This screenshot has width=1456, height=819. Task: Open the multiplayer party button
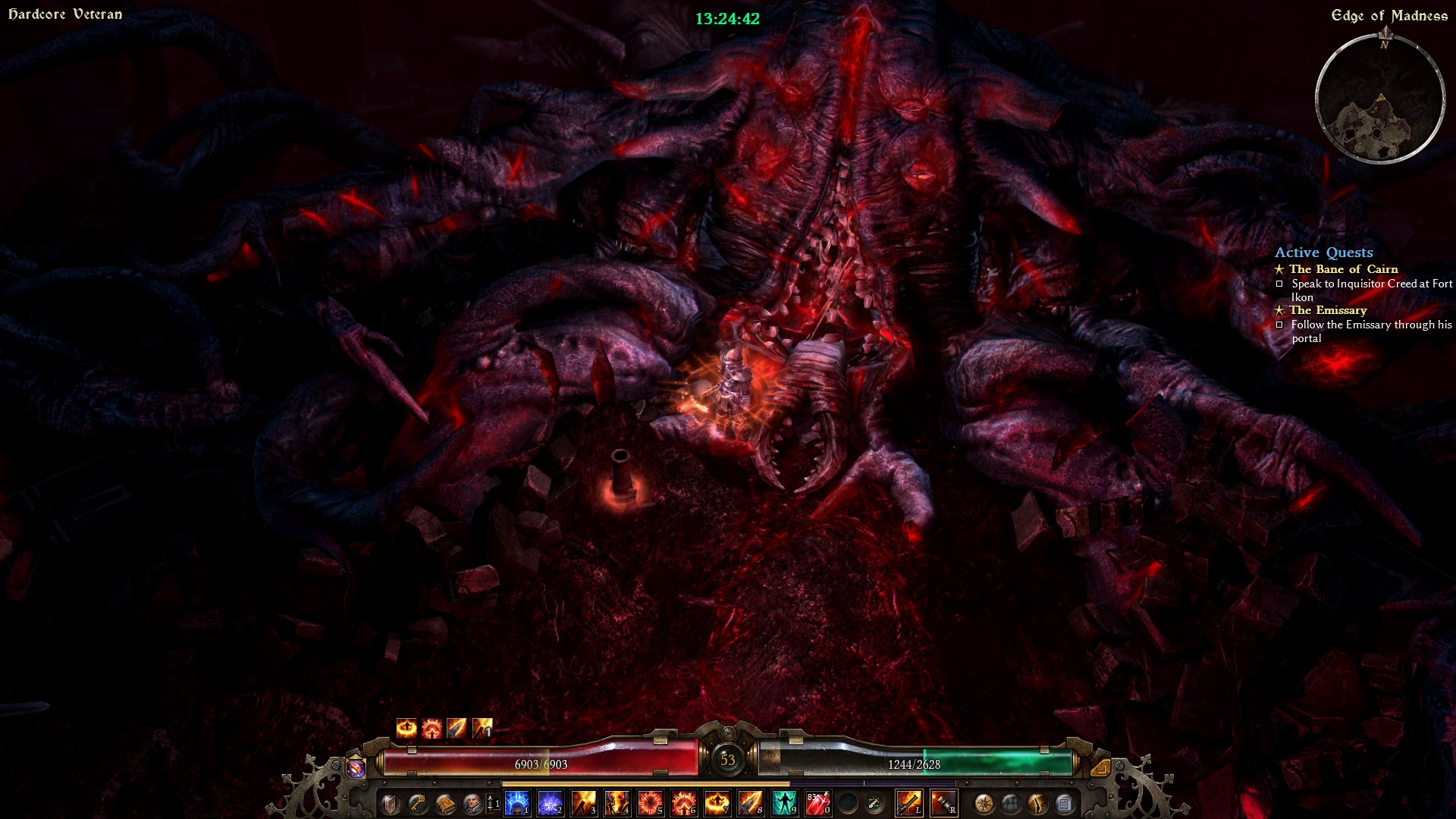(1011, 803)
